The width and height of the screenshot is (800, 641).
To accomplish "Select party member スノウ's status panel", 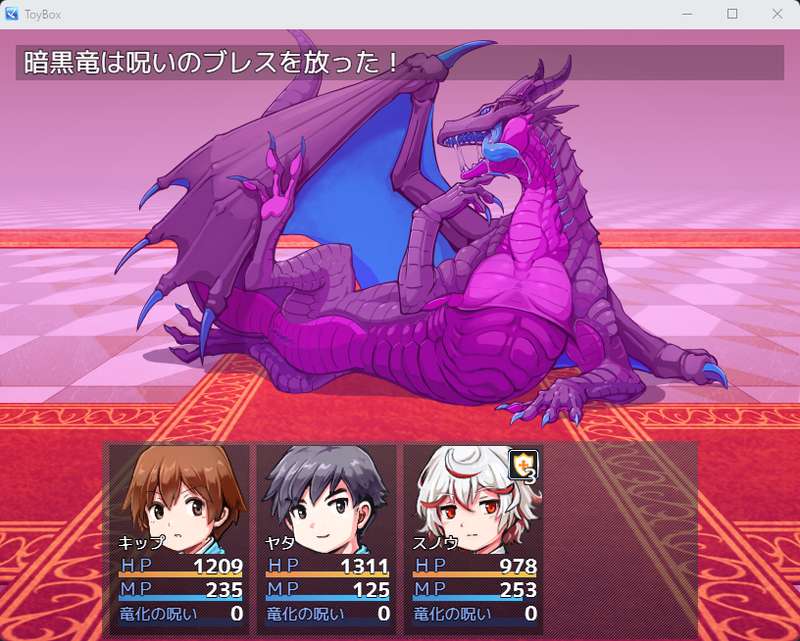I will click(474, 537).
